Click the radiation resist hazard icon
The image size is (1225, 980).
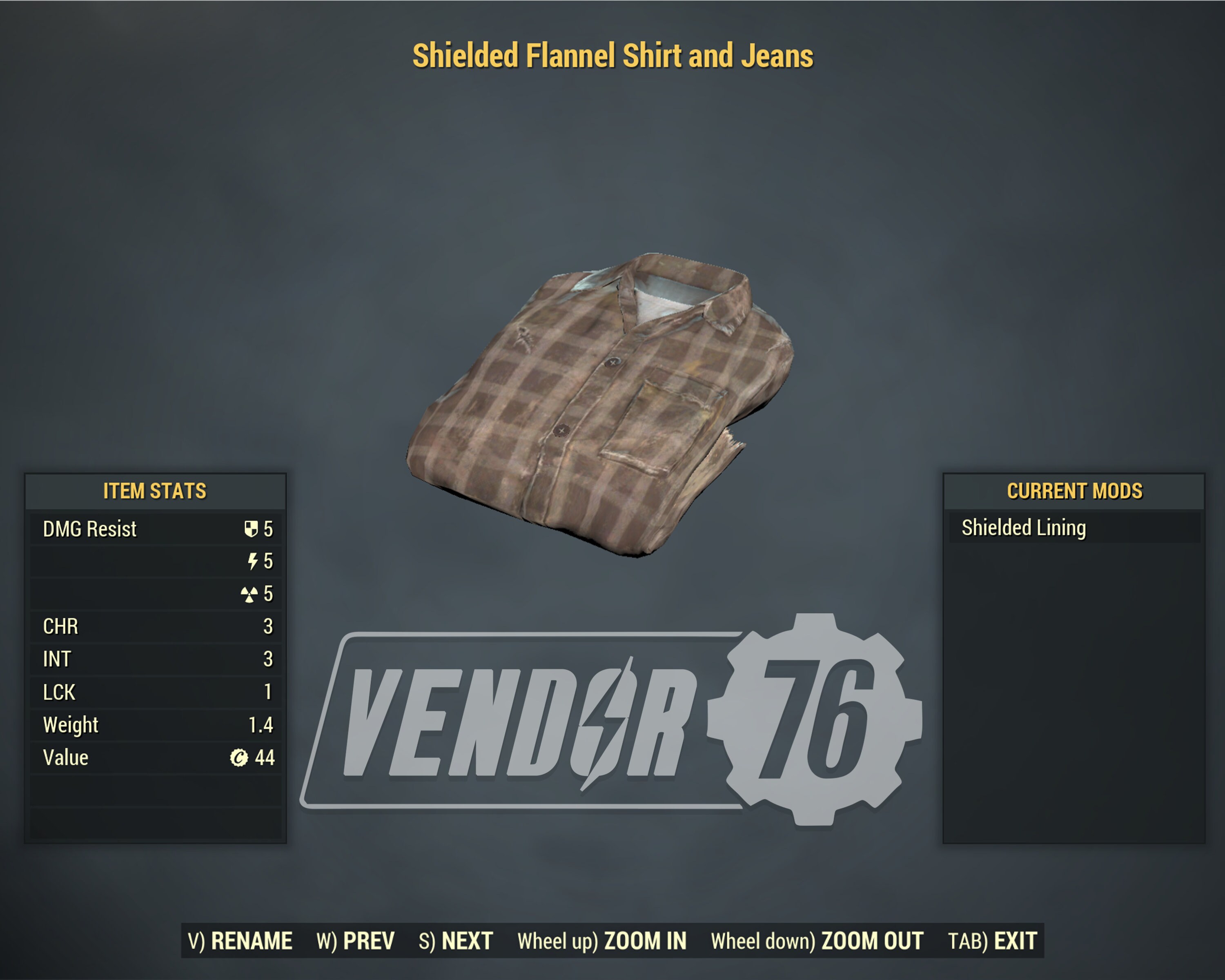pos(250,594)
